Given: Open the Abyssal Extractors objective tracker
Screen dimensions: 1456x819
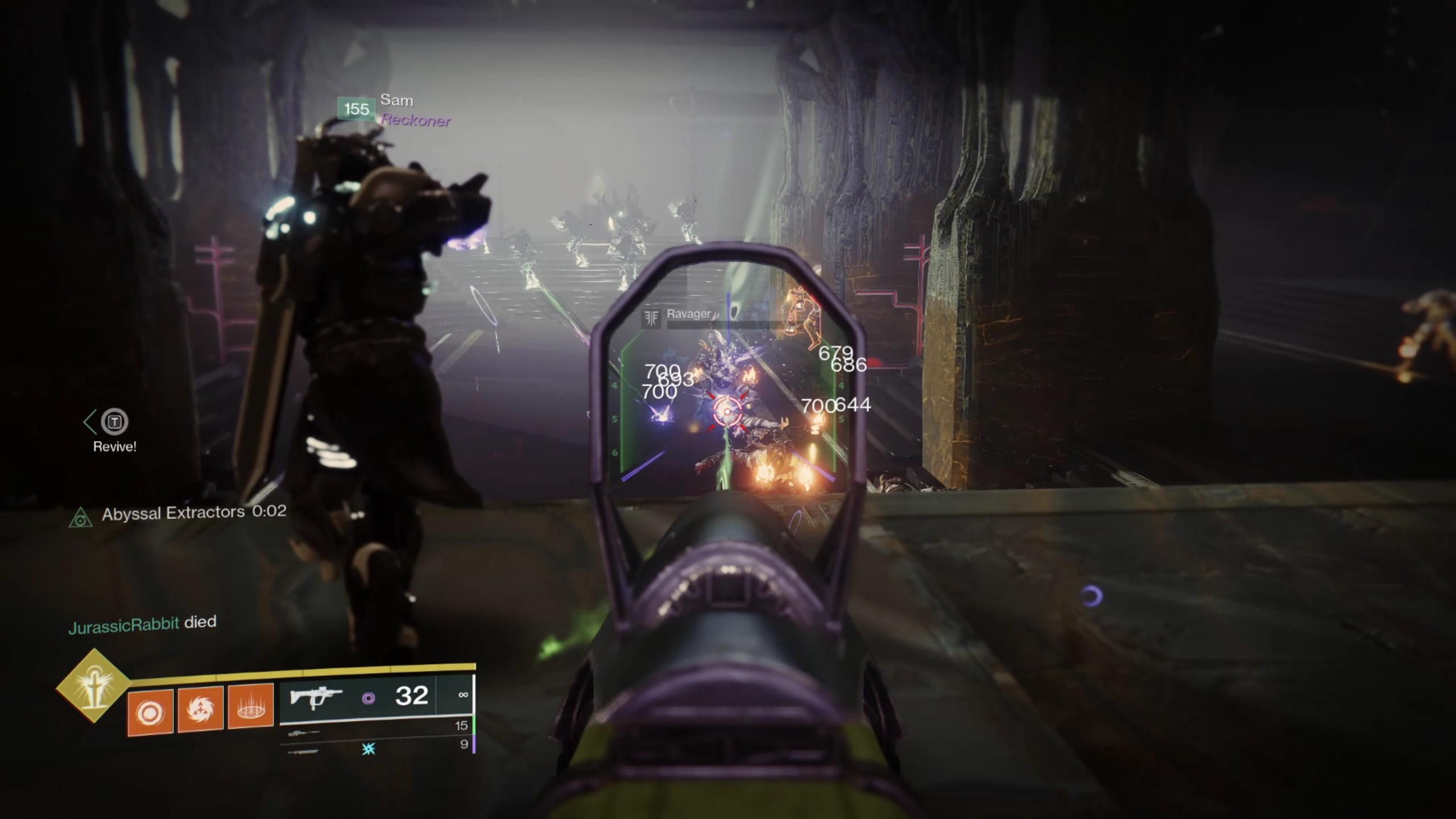Looking at the screenshot, I should click(193, 513).
